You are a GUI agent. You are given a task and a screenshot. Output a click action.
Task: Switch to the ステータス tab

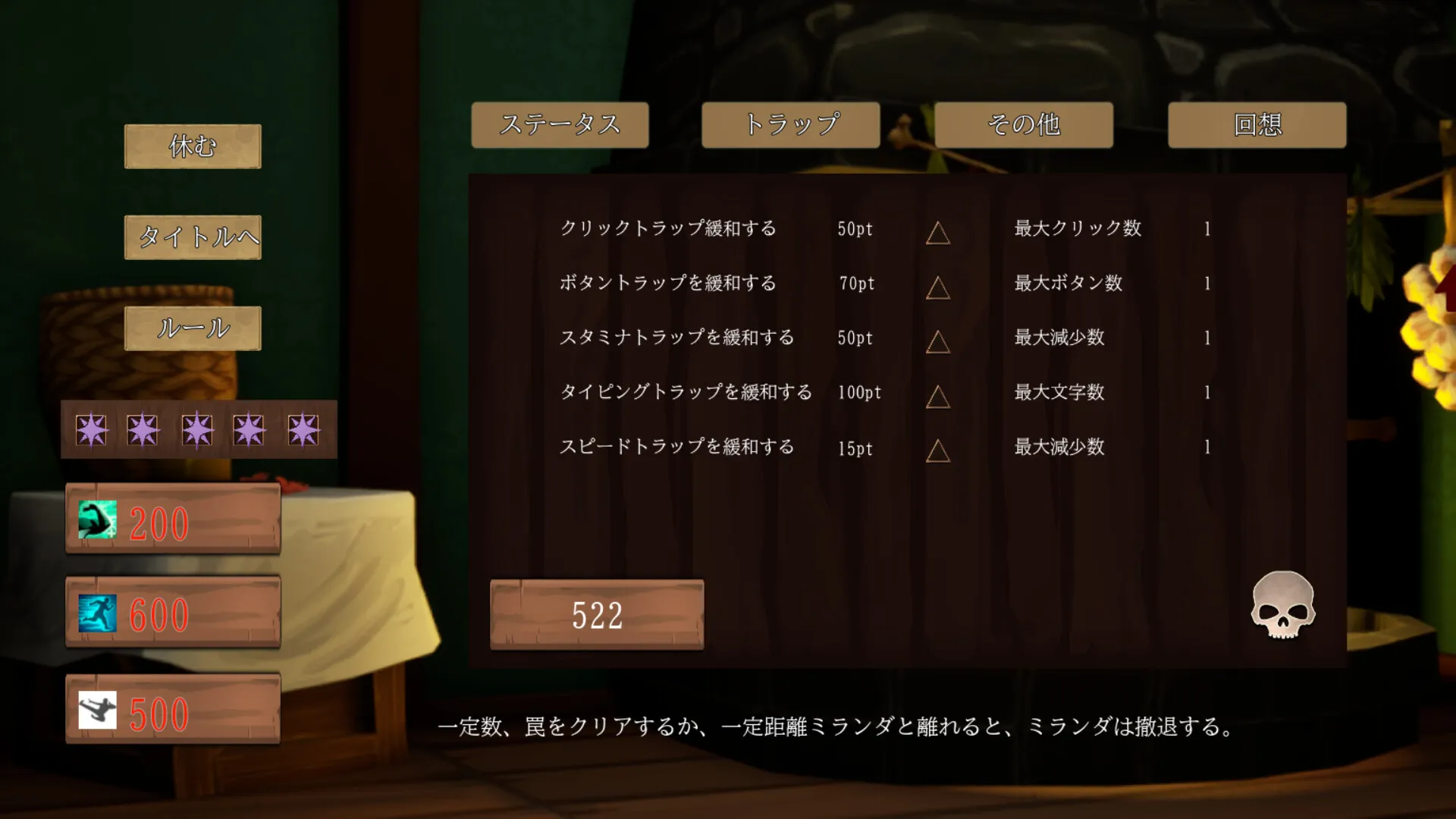pos(560,125)
